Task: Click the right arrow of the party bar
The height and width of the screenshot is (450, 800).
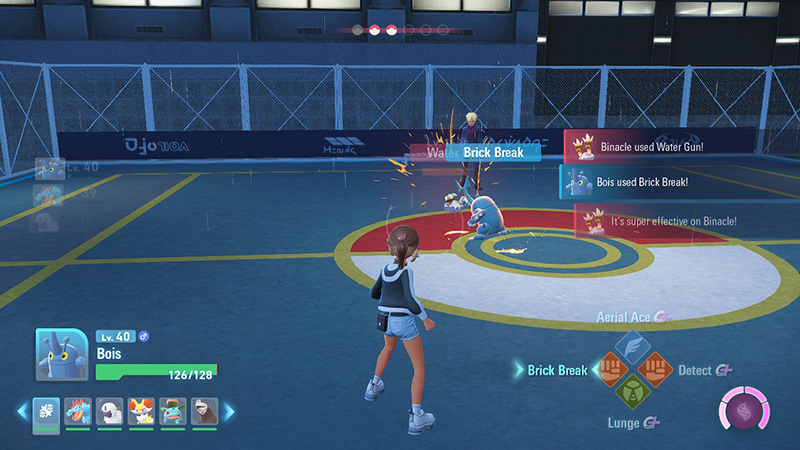Action: click(x=228, y=410)
